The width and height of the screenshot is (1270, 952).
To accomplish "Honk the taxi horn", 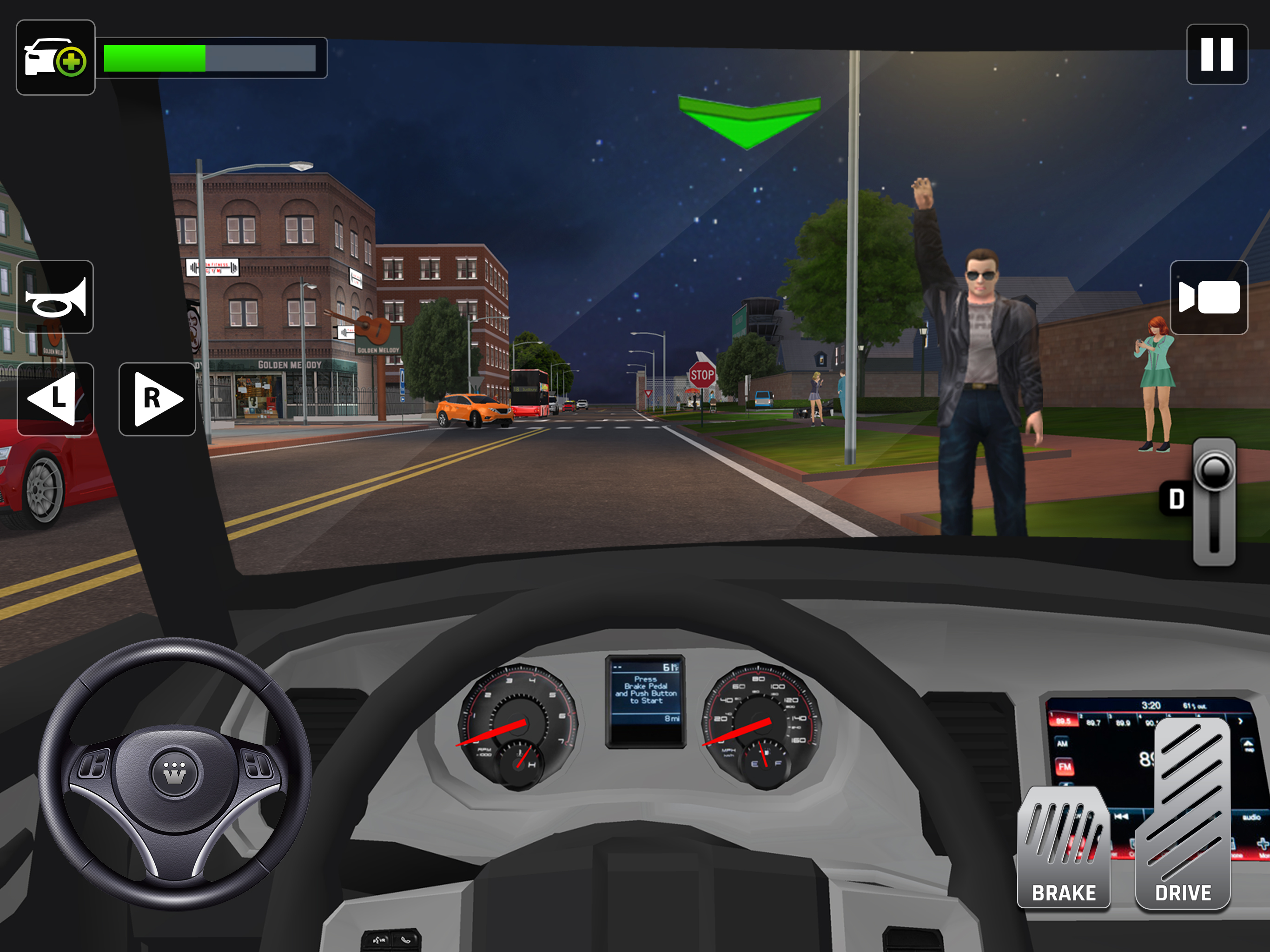I will (55, 296).
